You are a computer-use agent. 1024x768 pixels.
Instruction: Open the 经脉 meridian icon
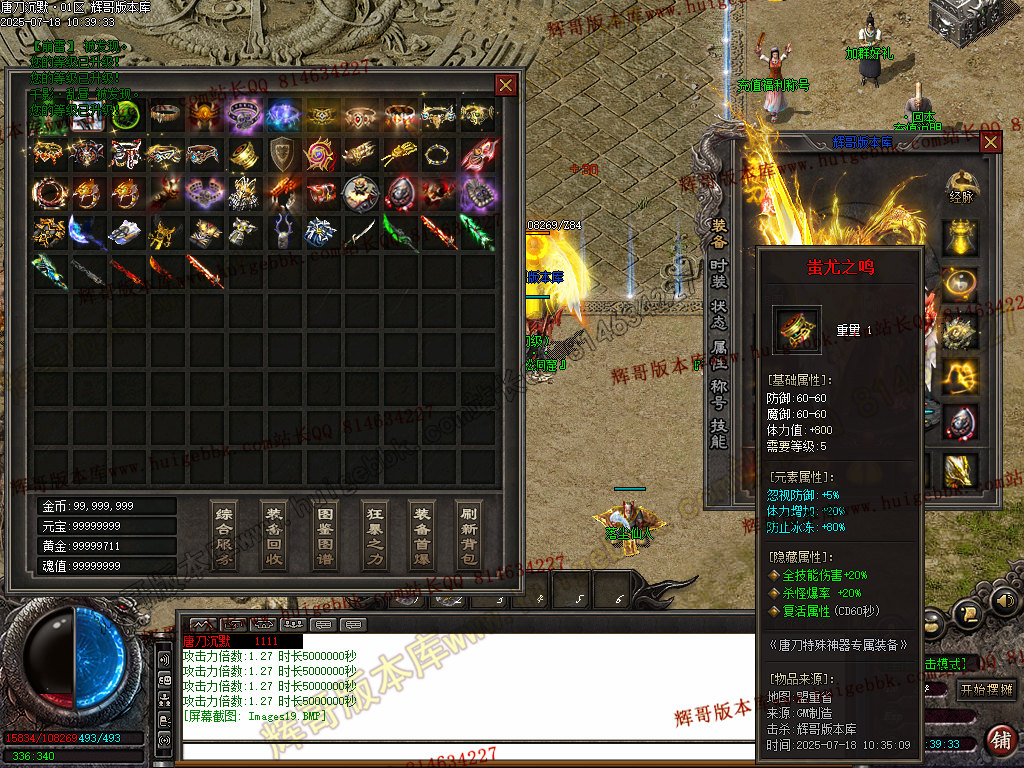click(962, 188)
